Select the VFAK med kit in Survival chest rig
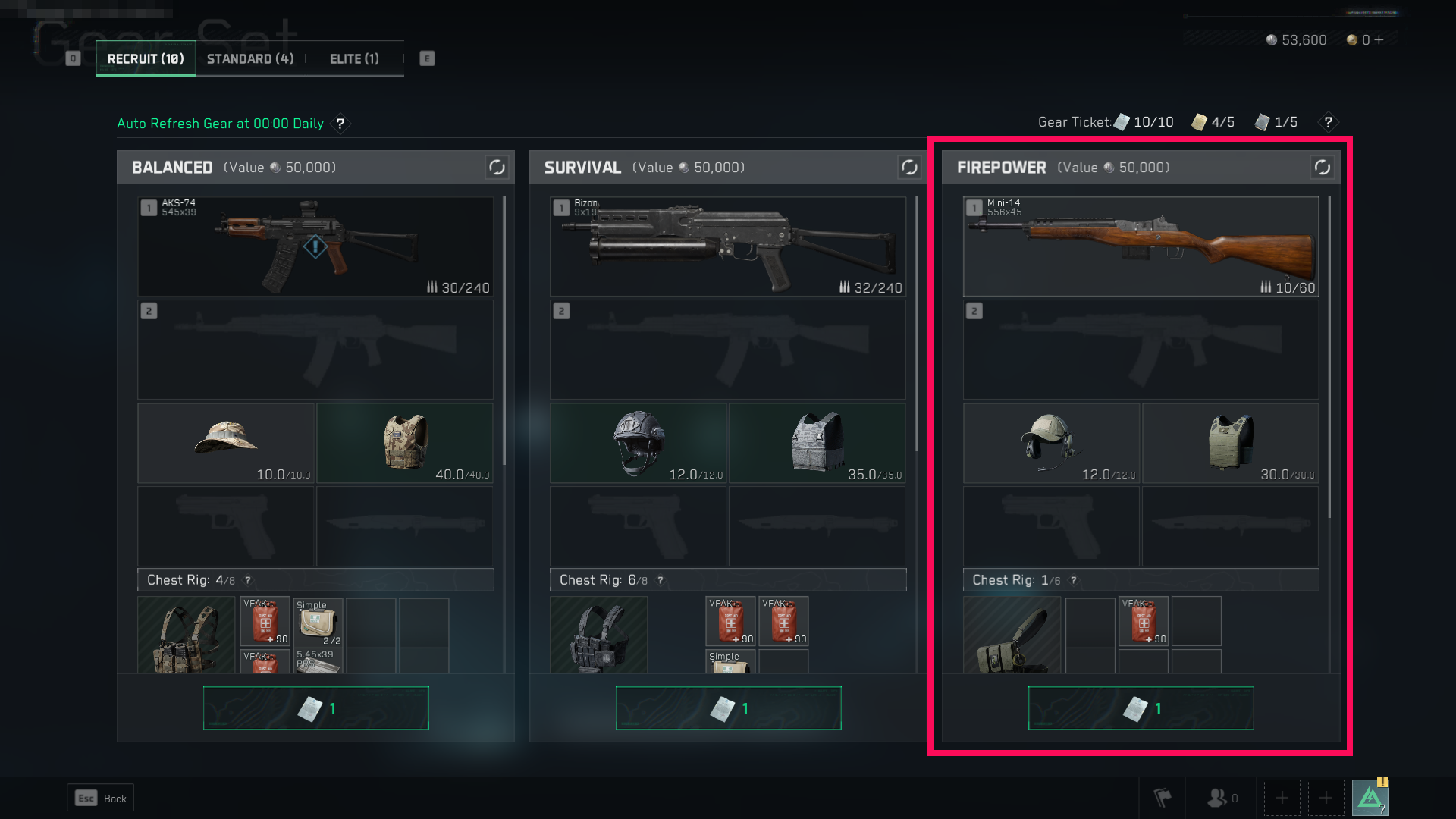Viewport: 1456px width, 819px height. pyautogui.click(x=730, y=621)
